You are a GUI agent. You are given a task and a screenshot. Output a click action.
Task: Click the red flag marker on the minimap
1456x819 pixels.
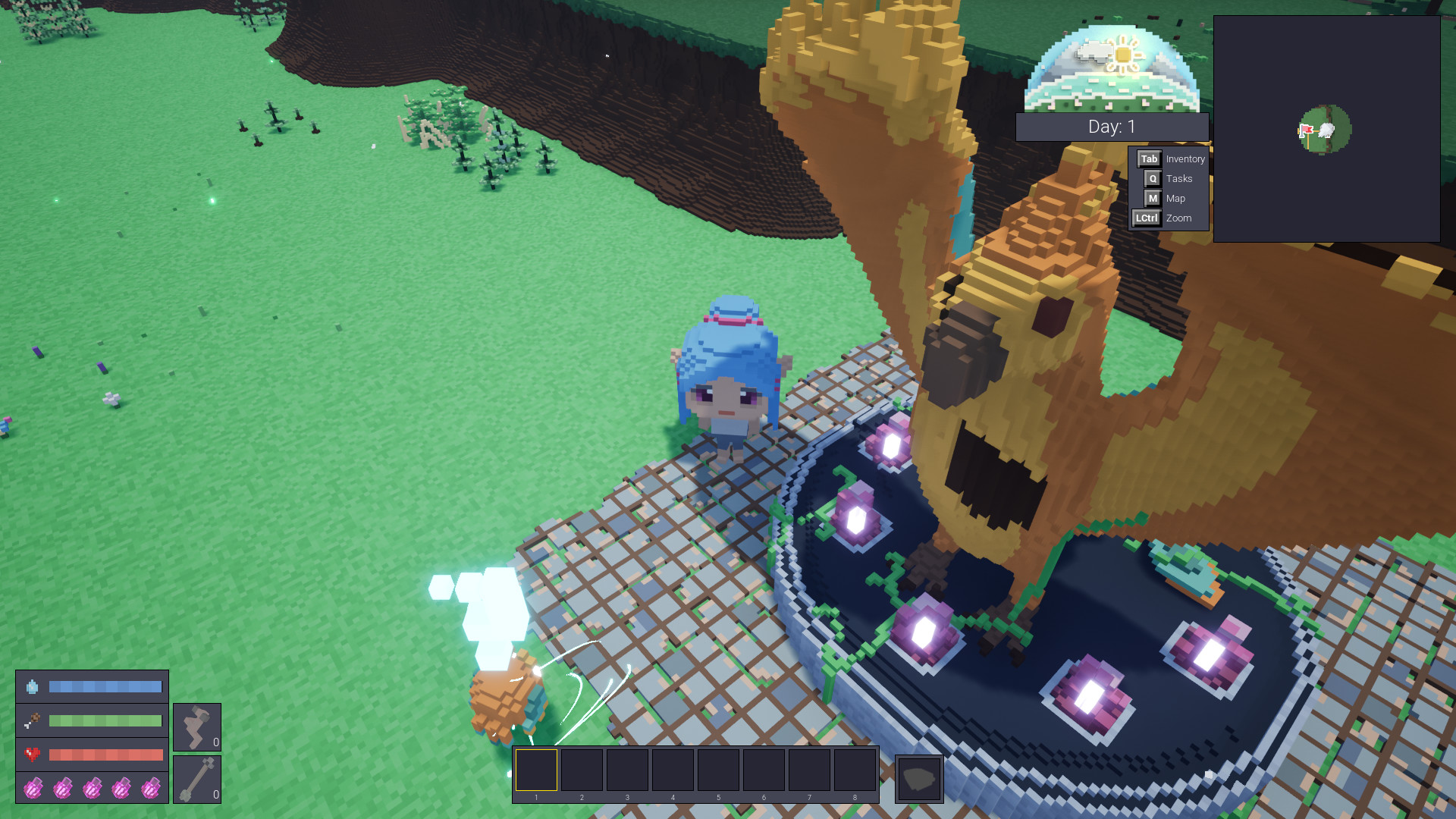coord(1306,130)
